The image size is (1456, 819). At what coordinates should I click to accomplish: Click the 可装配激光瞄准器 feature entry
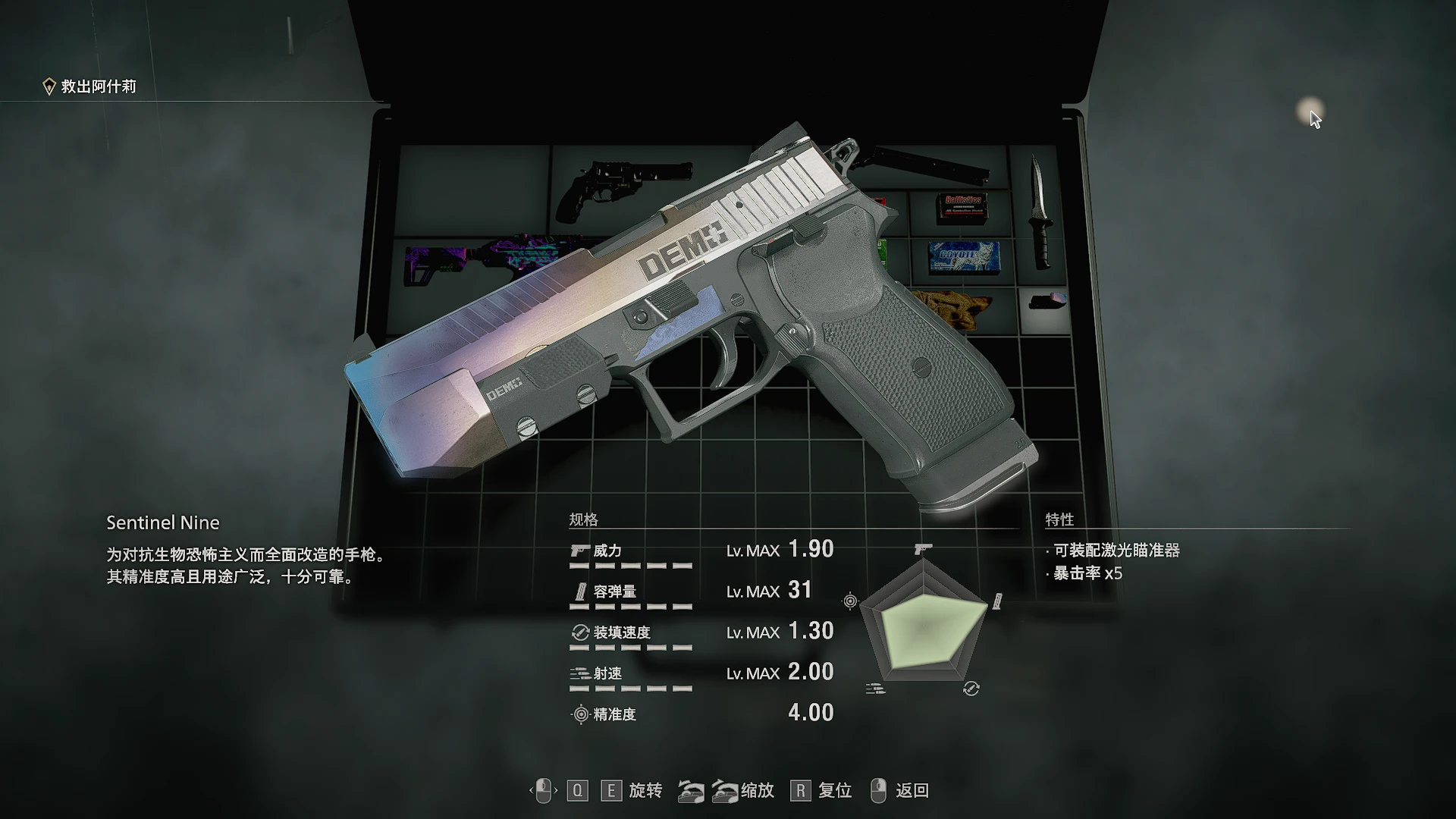[1115, 551]
